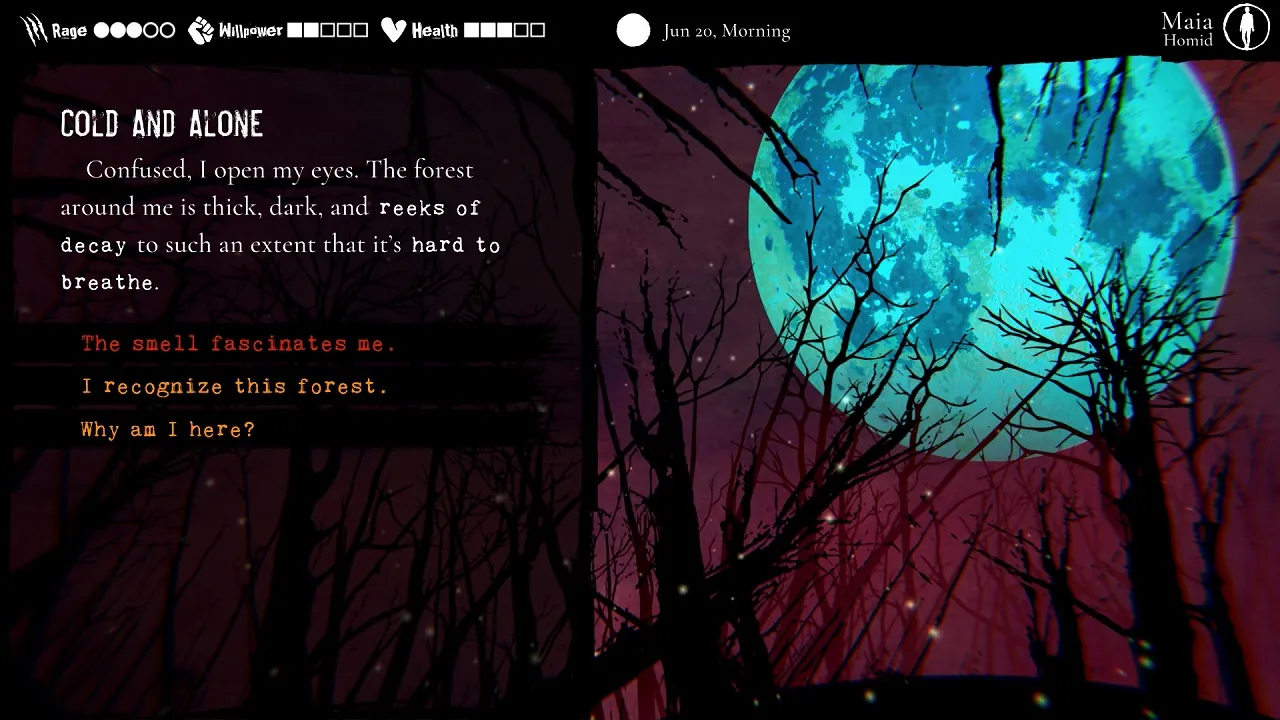1280x720 pixels.
Task: Click the first filled Rage dot
Action: pyautogui.click(x=100, y=30)
